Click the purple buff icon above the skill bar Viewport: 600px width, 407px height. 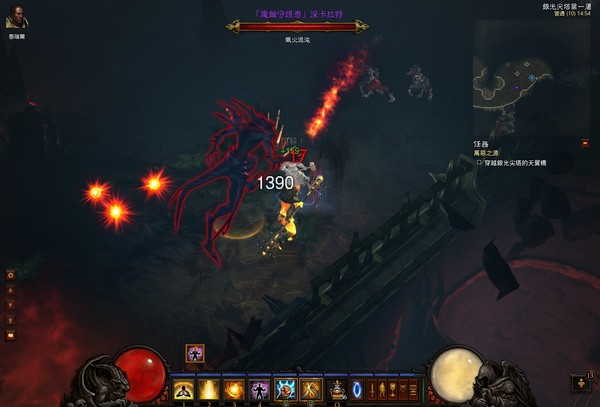tap(194, 352)
